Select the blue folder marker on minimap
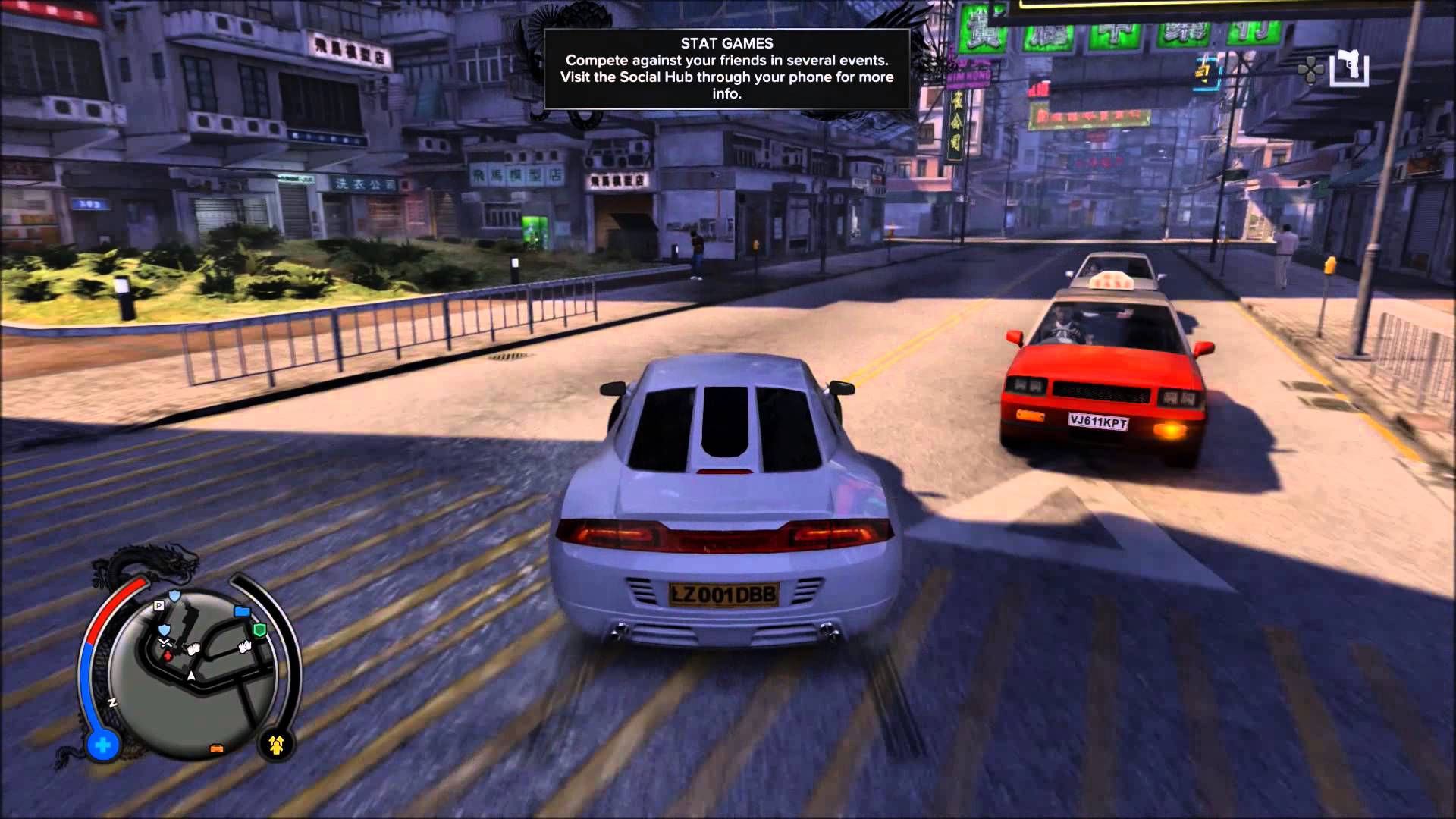The width and height of the screenshot is (1456, 819). tap(242, 610)
